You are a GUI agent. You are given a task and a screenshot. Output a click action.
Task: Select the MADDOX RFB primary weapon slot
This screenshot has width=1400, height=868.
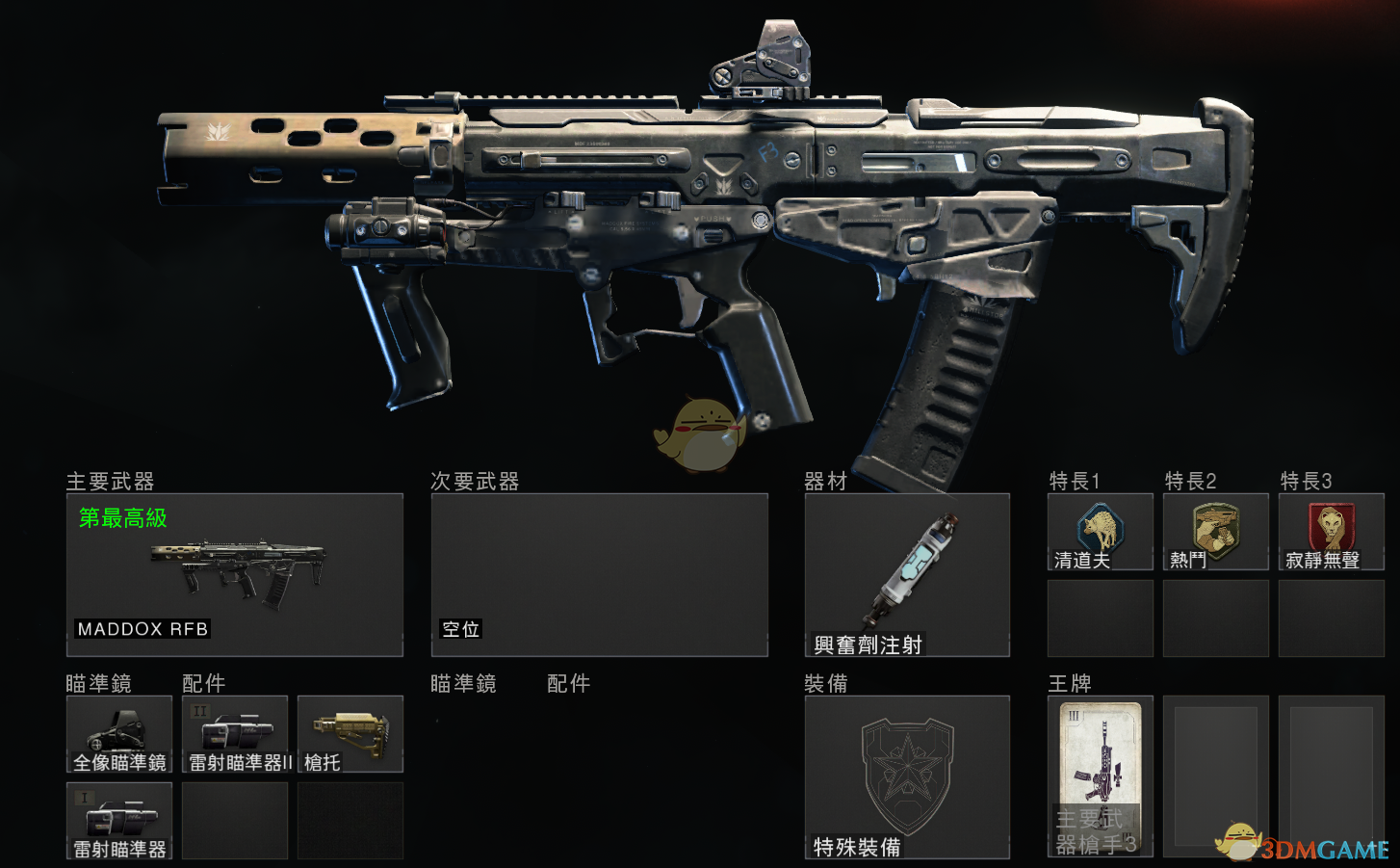click(x=234, y=575)
